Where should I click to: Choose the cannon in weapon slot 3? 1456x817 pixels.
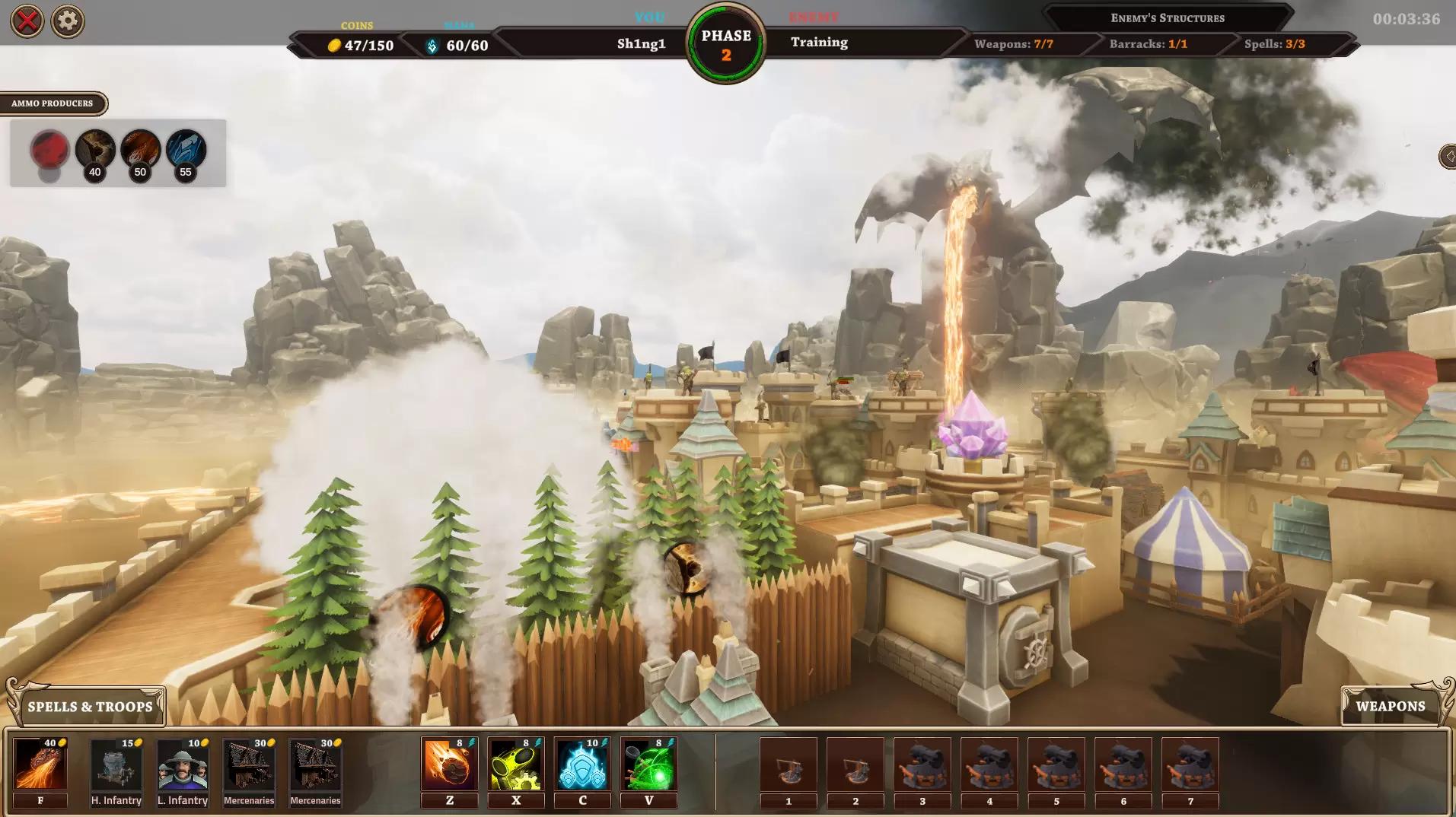click(922, 765)
